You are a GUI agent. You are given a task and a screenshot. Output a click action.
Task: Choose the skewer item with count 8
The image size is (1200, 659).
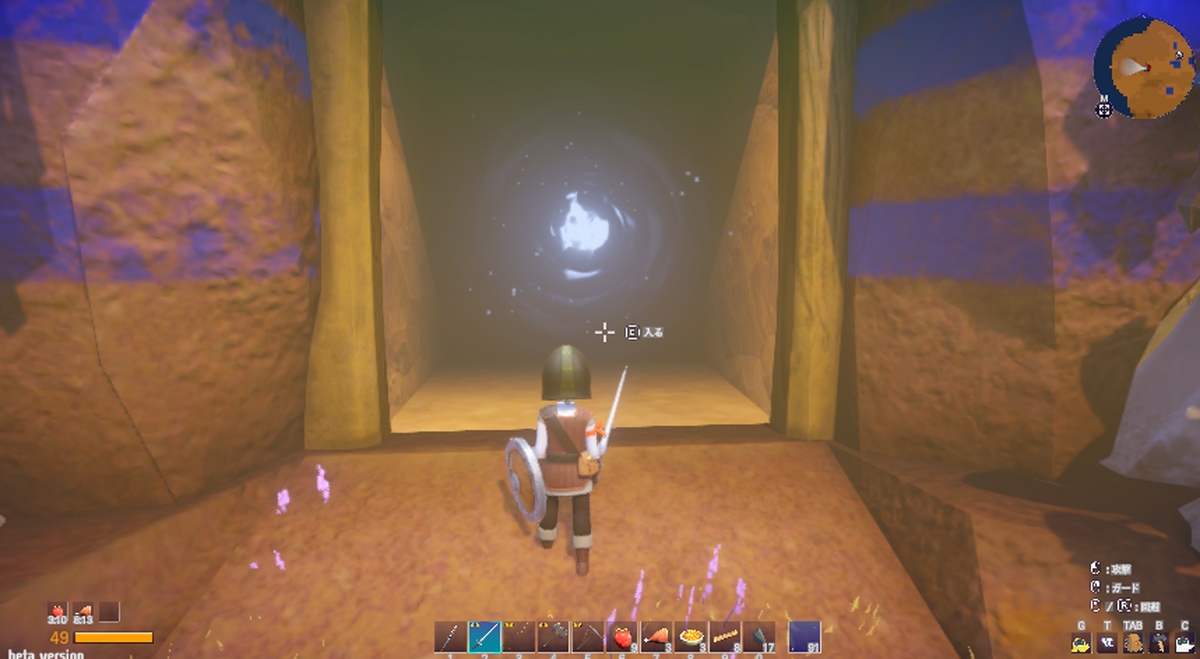pos(724,637)
